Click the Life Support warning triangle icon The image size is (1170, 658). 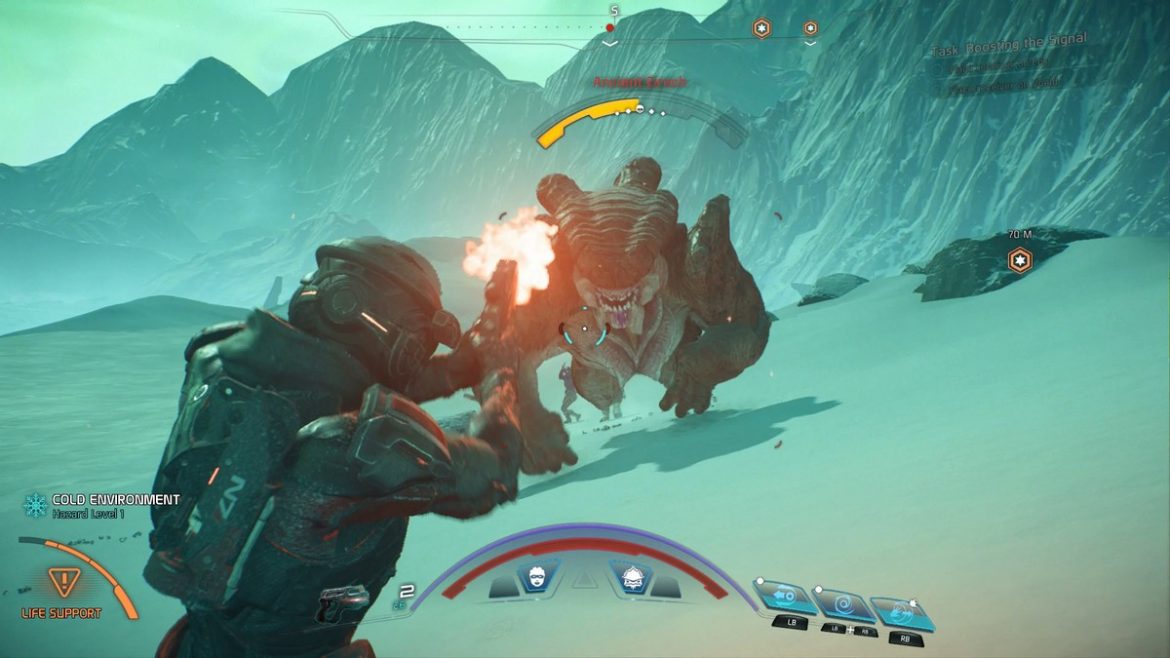pyautogui.click(x=61, y=582)
